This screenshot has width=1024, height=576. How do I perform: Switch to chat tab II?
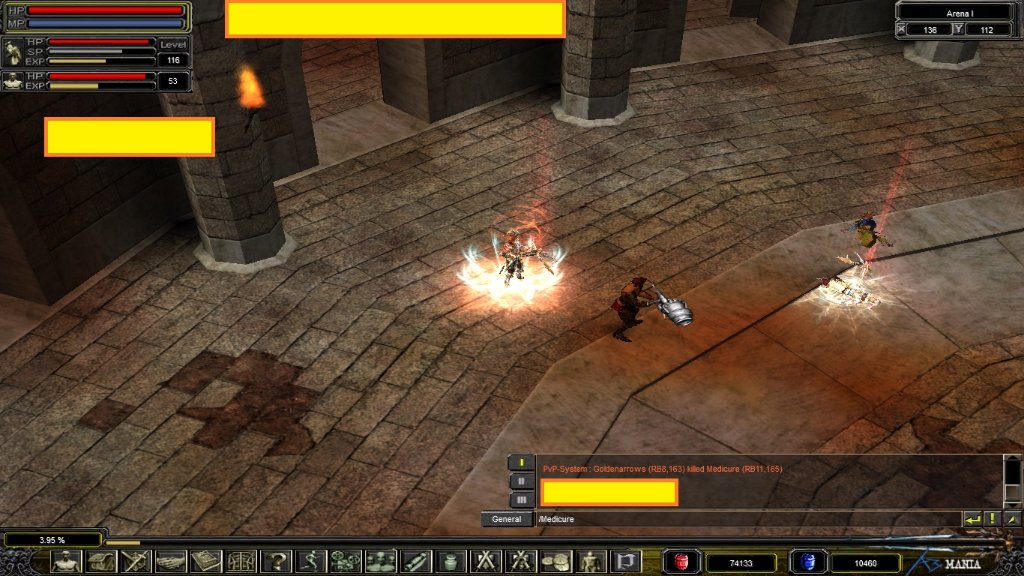(x=521, y=481)
